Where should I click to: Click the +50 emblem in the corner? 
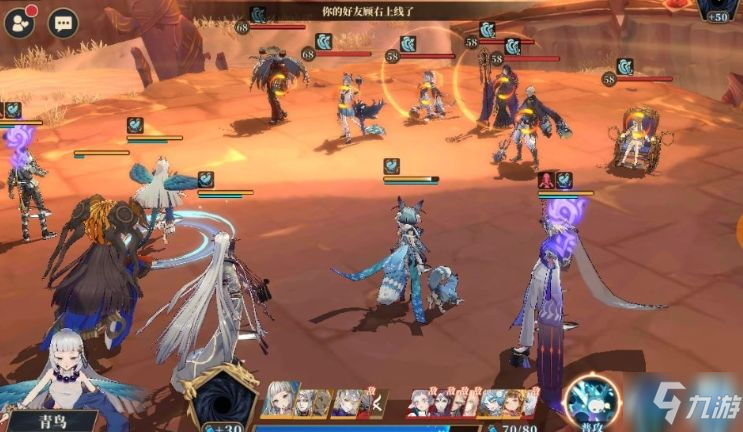point(716,11)
